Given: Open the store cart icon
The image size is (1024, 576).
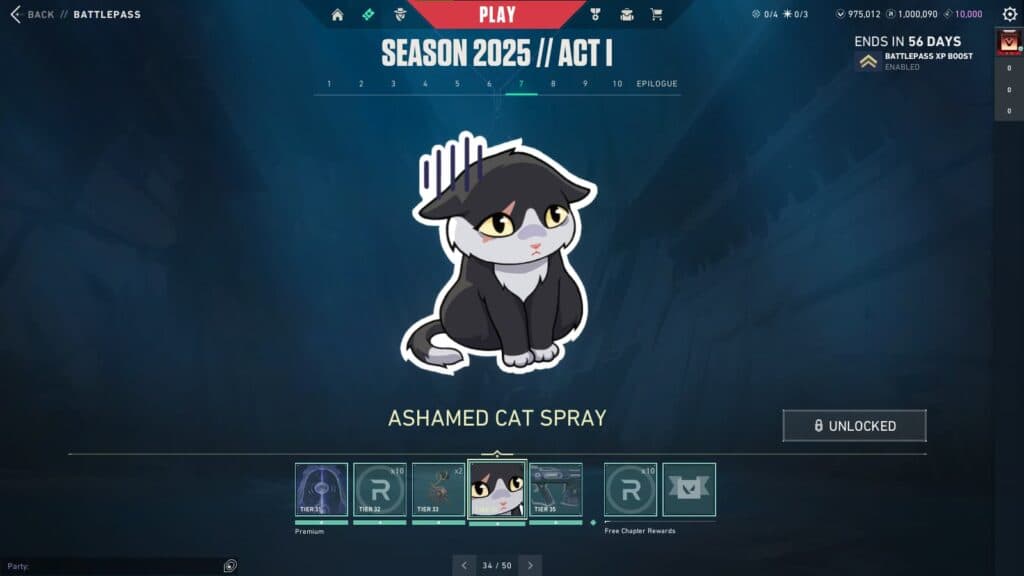Looking at the screenshot, I should pos(657,15).
